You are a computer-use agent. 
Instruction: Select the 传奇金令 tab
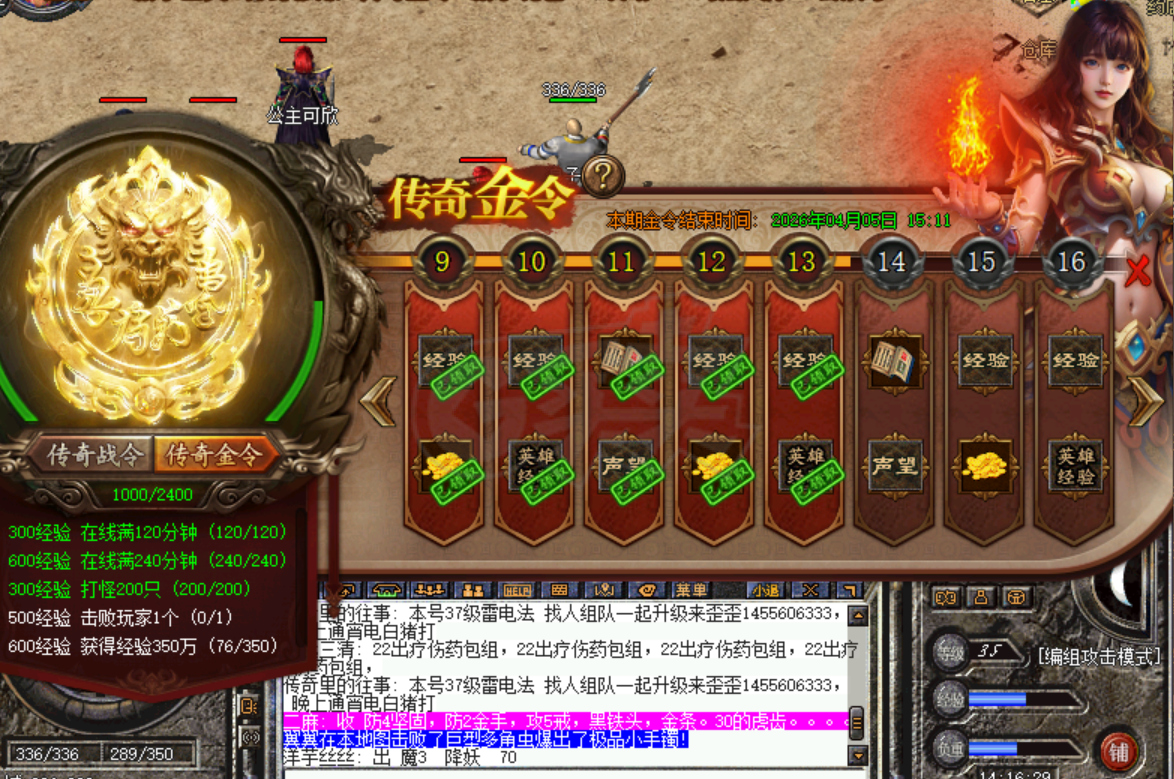213,455
